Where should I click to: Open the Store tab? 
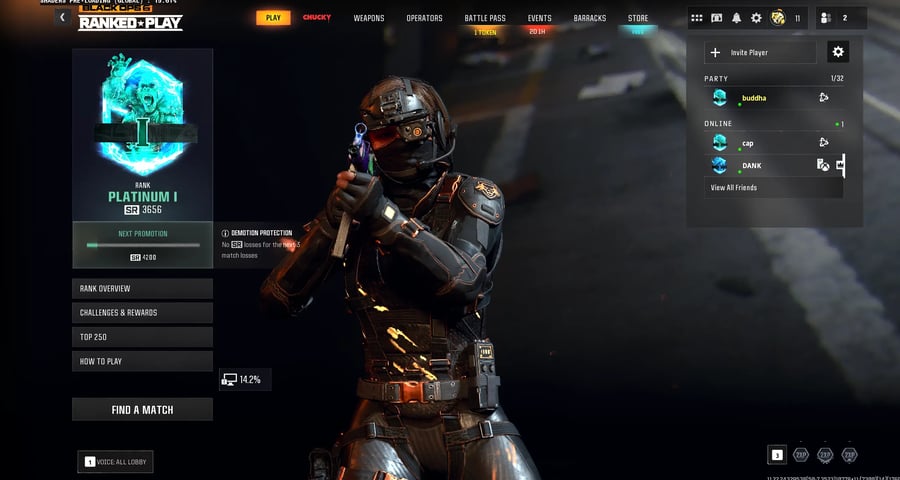[x=637, y=18]
